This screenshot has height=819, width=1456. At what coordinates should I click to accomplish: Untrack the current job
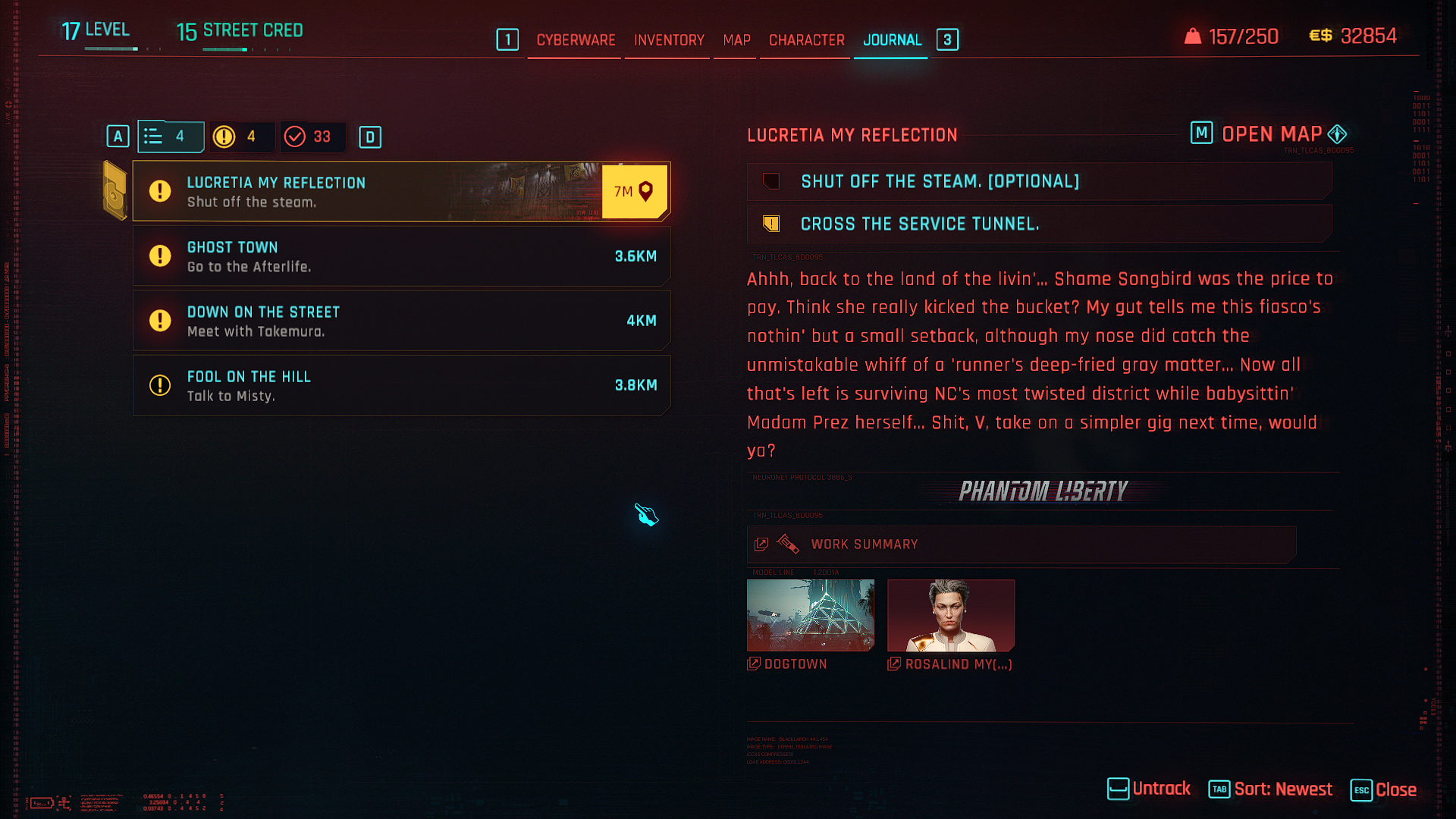coord(1149,789)
